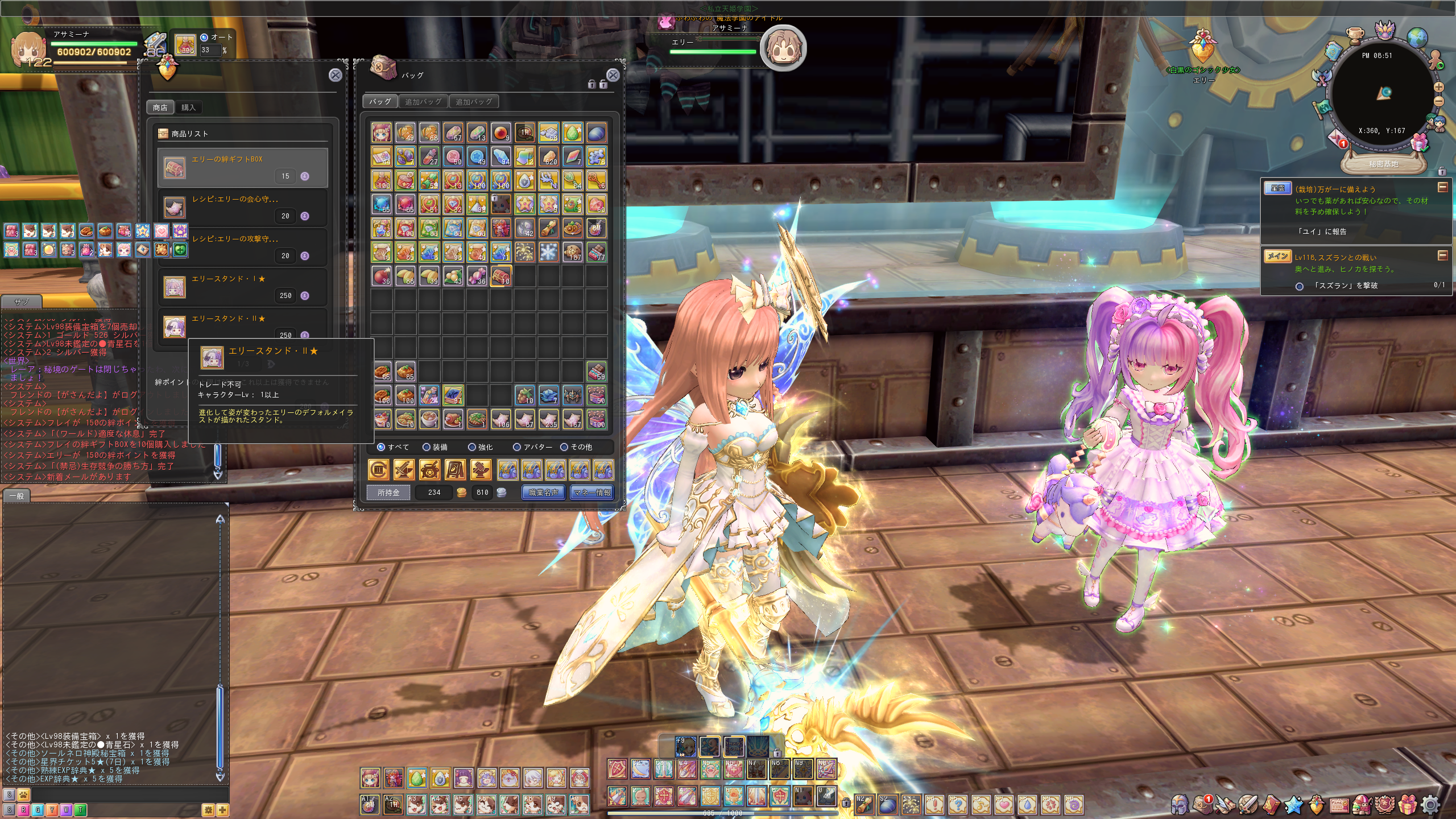The width and height of the screenshot is (1456, 819).
Task: Open the world map globe icon
Action: click(1416, 38)
